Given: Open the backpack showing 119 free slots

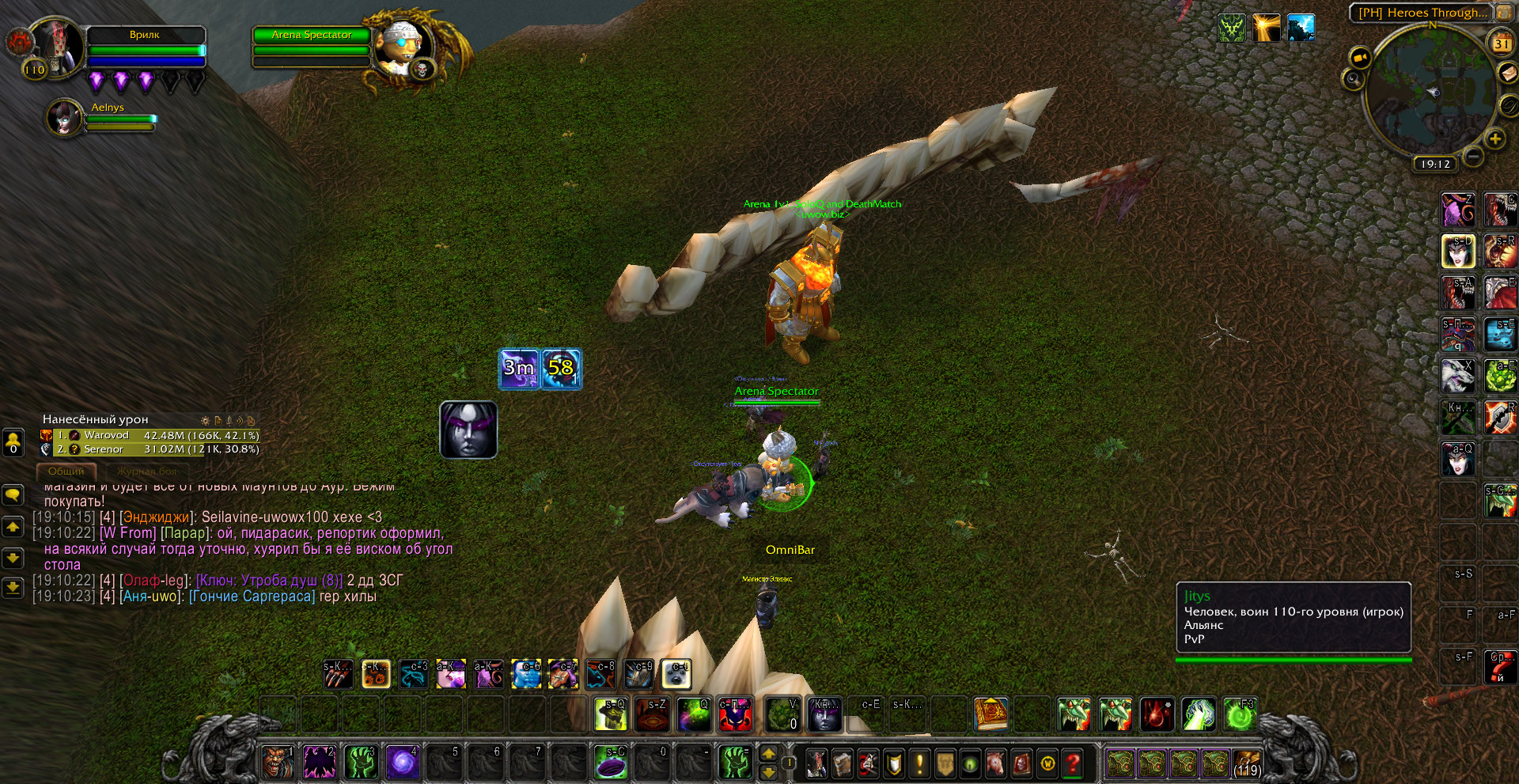Looking at the screenshot, I should (1247, 763).
